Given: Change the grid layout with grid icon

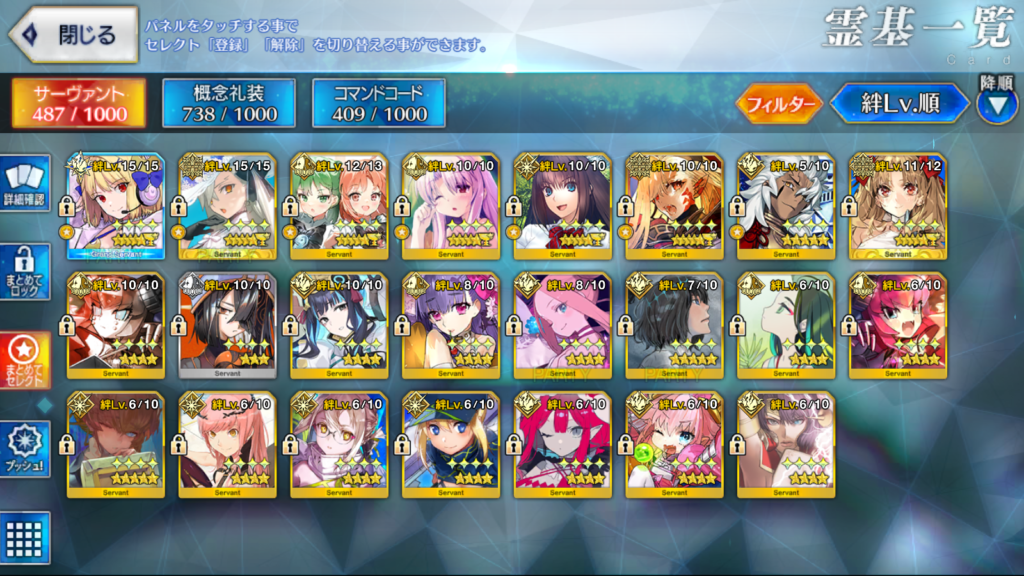Looking at the screenshot, I should [25, 537].
